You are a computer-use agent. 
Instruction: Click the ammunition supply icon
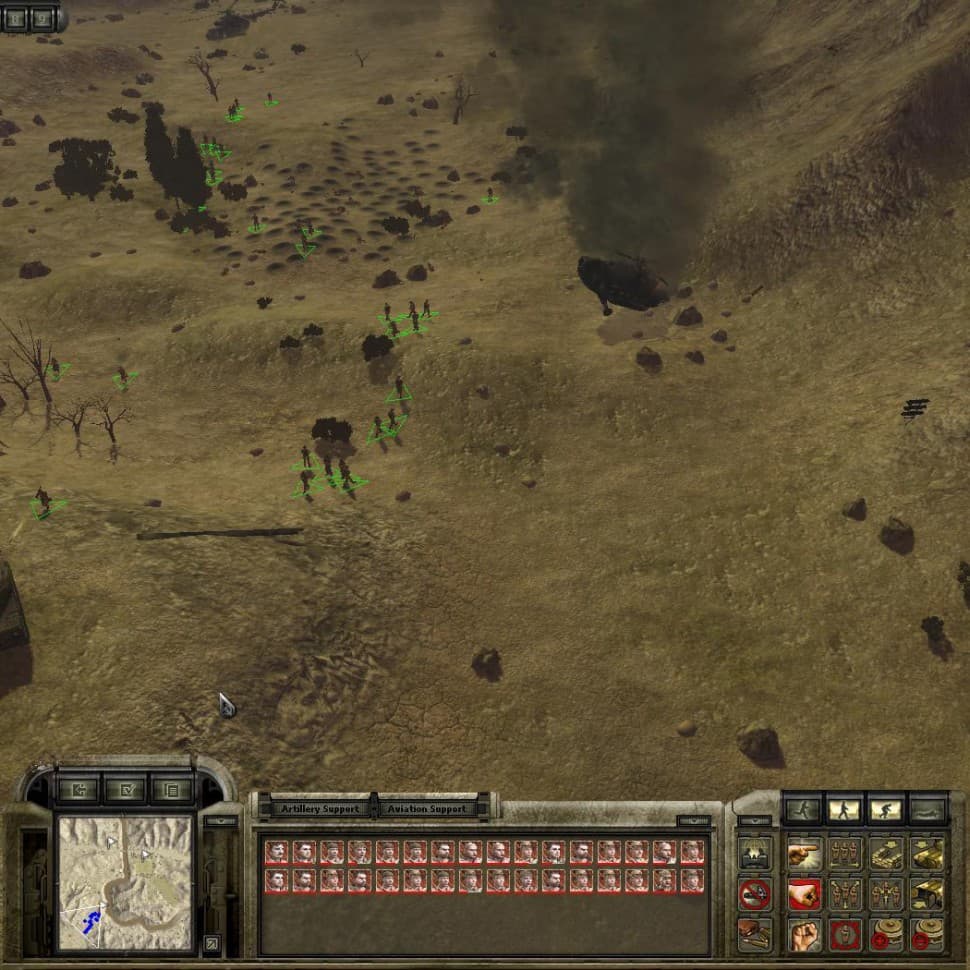[755, 934]
